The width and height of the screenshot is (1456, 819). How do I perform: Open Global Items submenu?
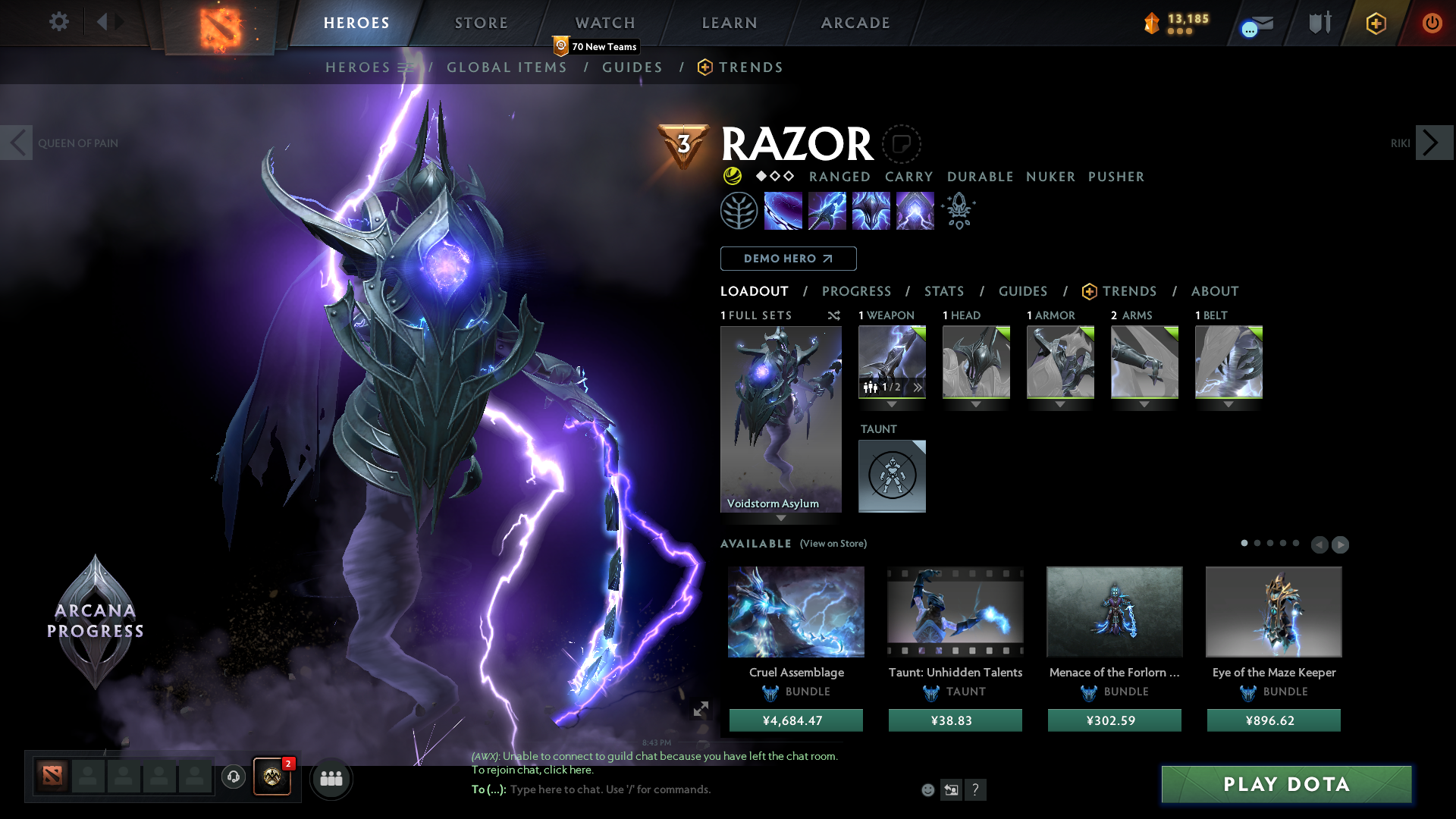tap(507, 67)
